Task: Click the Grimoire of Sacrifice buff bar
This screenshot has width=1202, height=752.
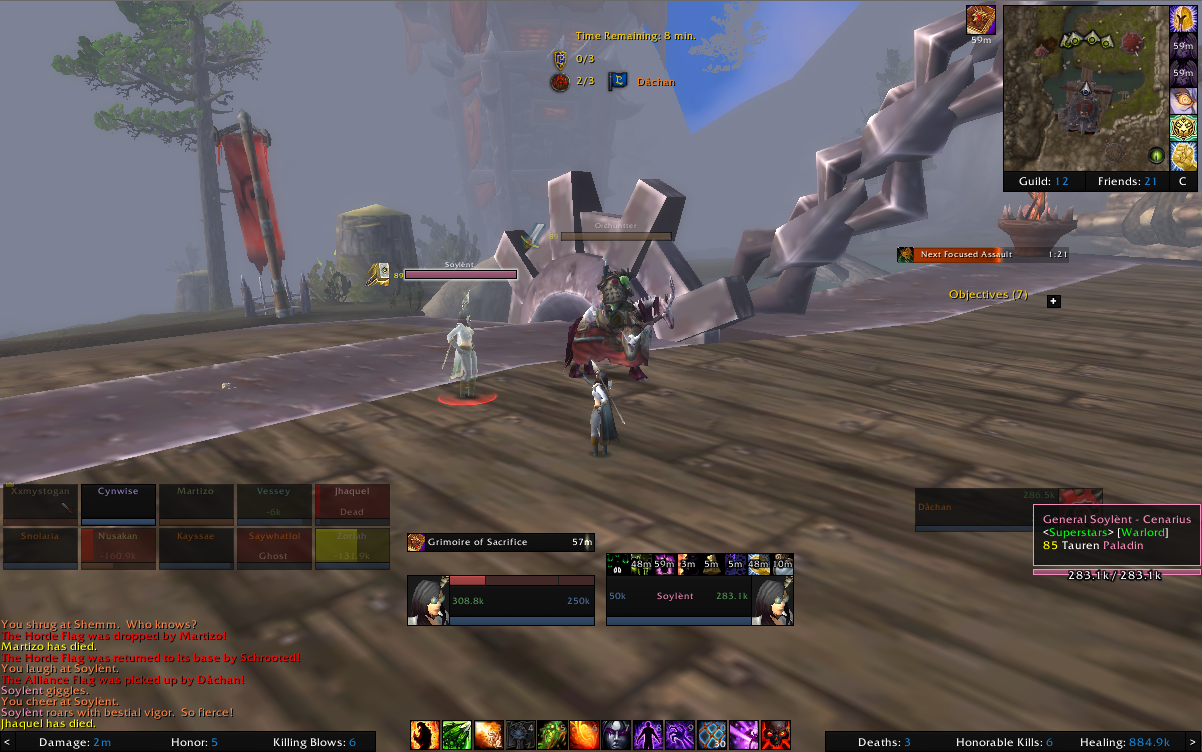Action: tap(500, 542)
